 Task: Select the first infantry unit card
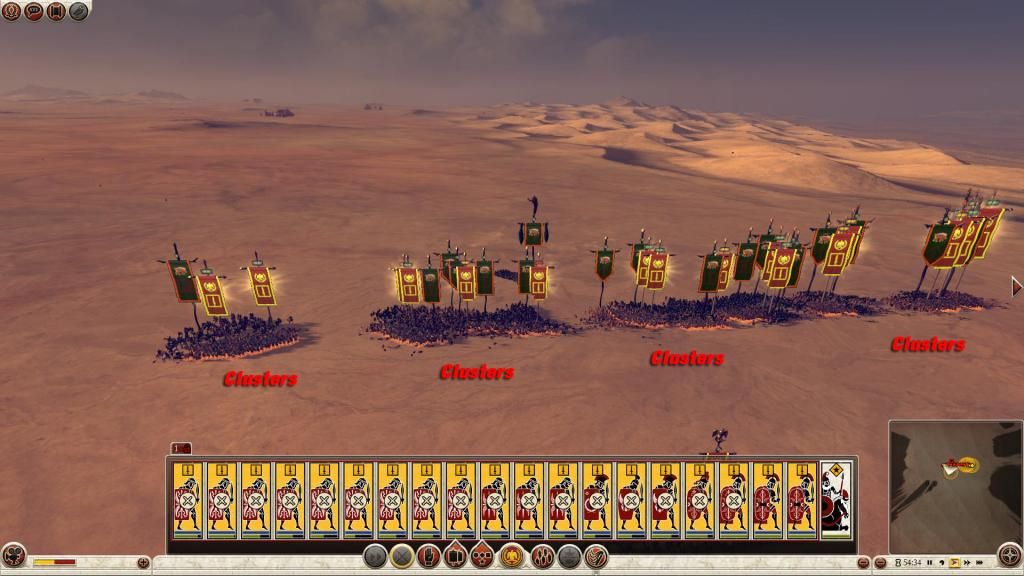(x=187, y=500)
